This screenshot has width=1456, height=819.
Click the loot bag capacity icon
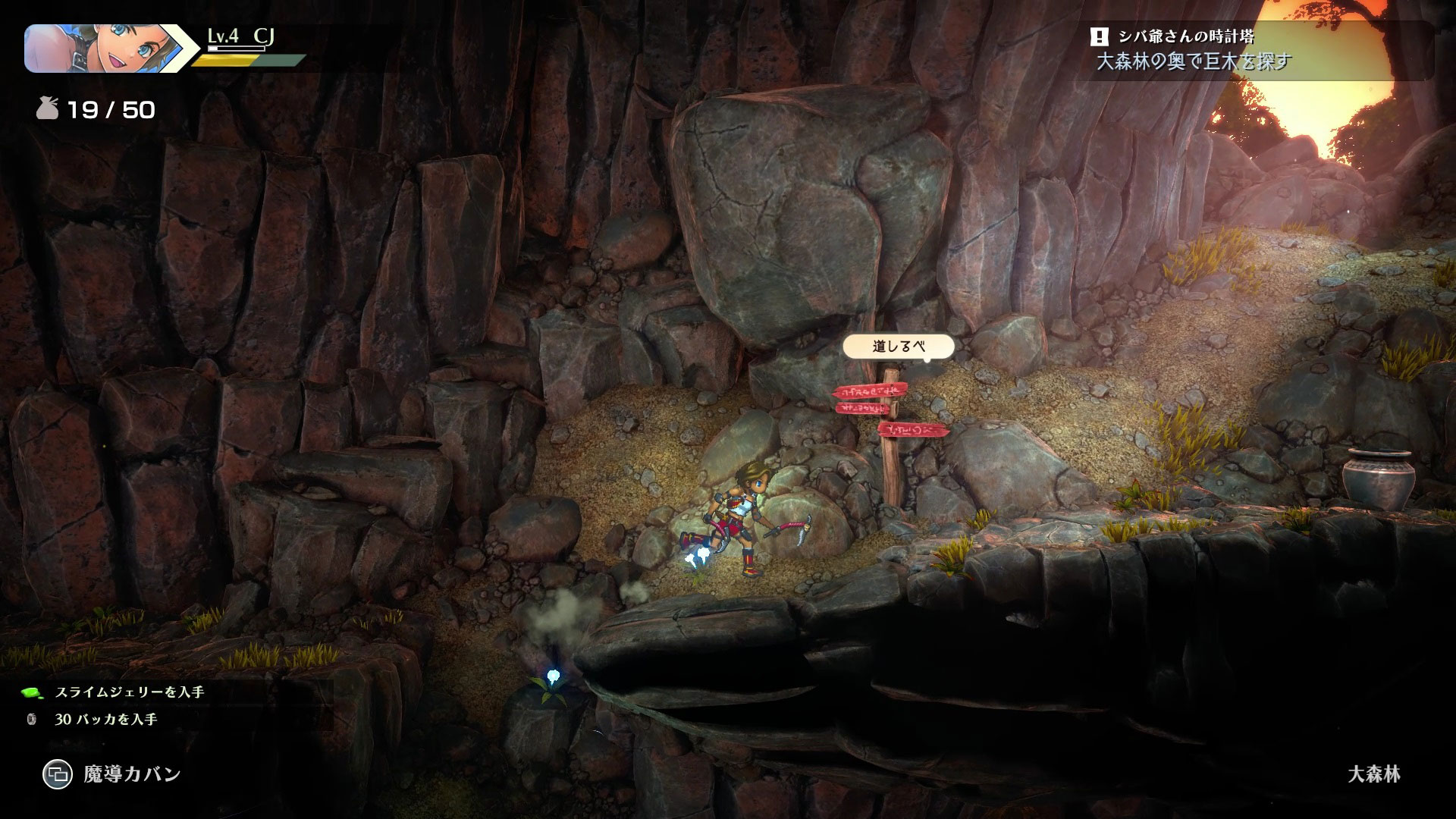coord(48,110)
